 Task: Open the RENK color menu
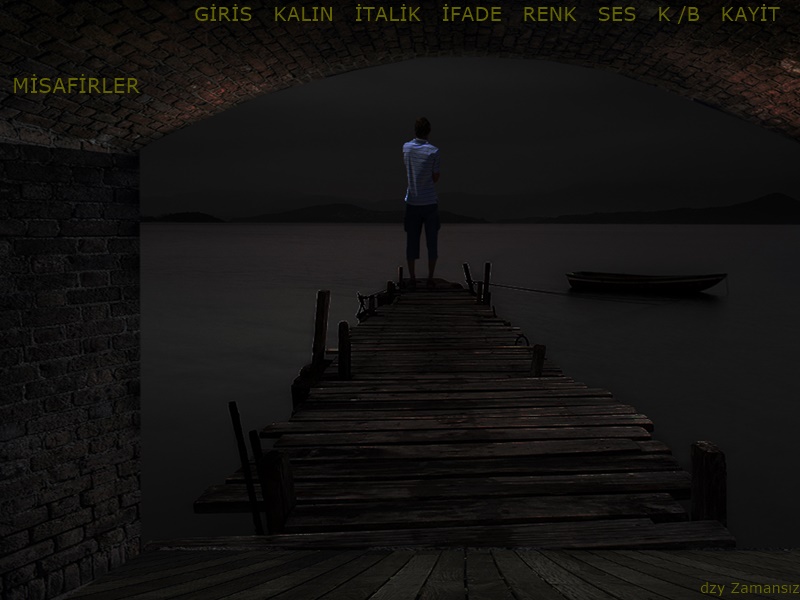coord(550,15)
